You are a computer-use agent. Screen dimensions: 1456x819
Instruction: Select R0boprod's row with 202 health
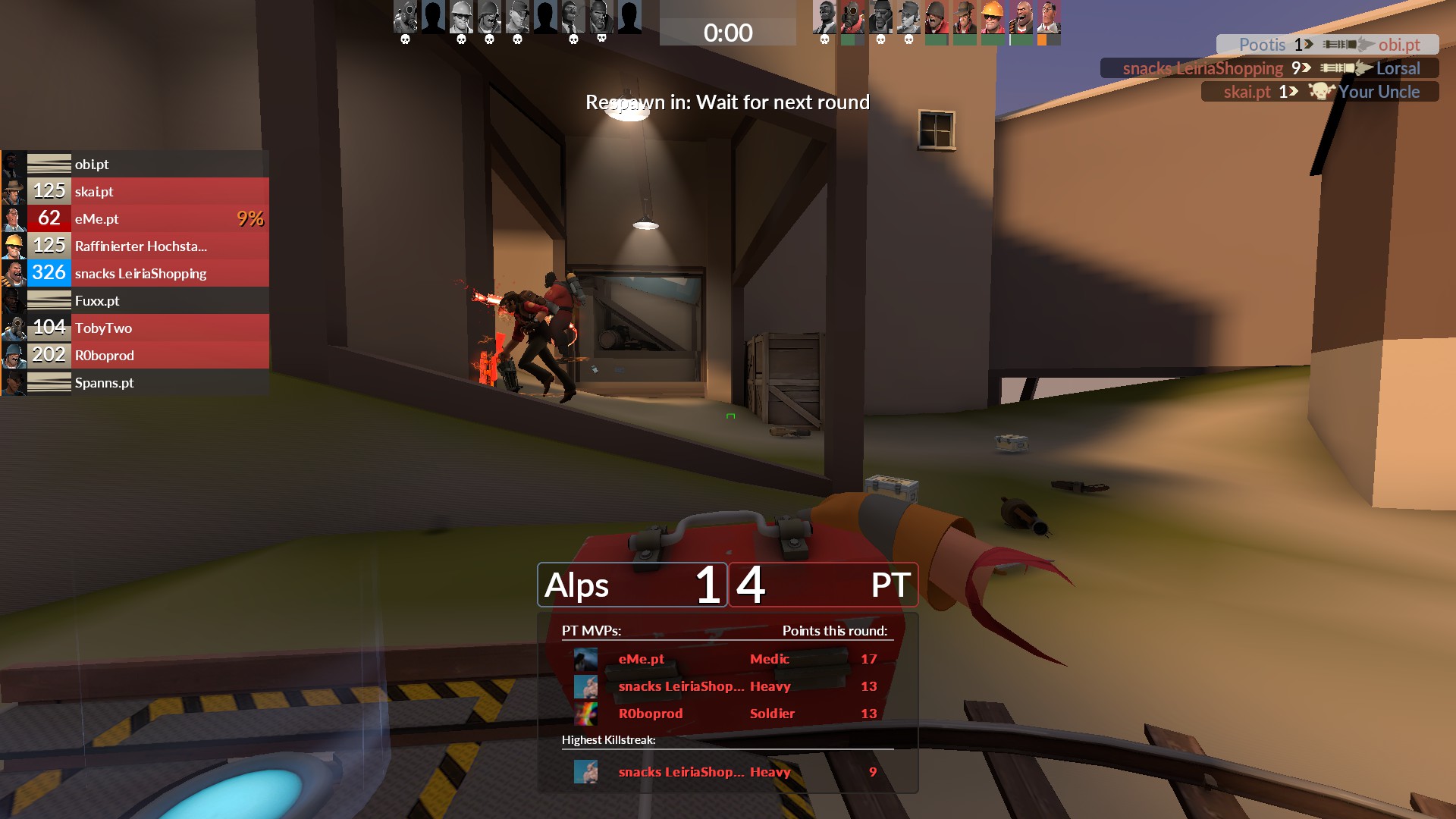tap(135, 355)
